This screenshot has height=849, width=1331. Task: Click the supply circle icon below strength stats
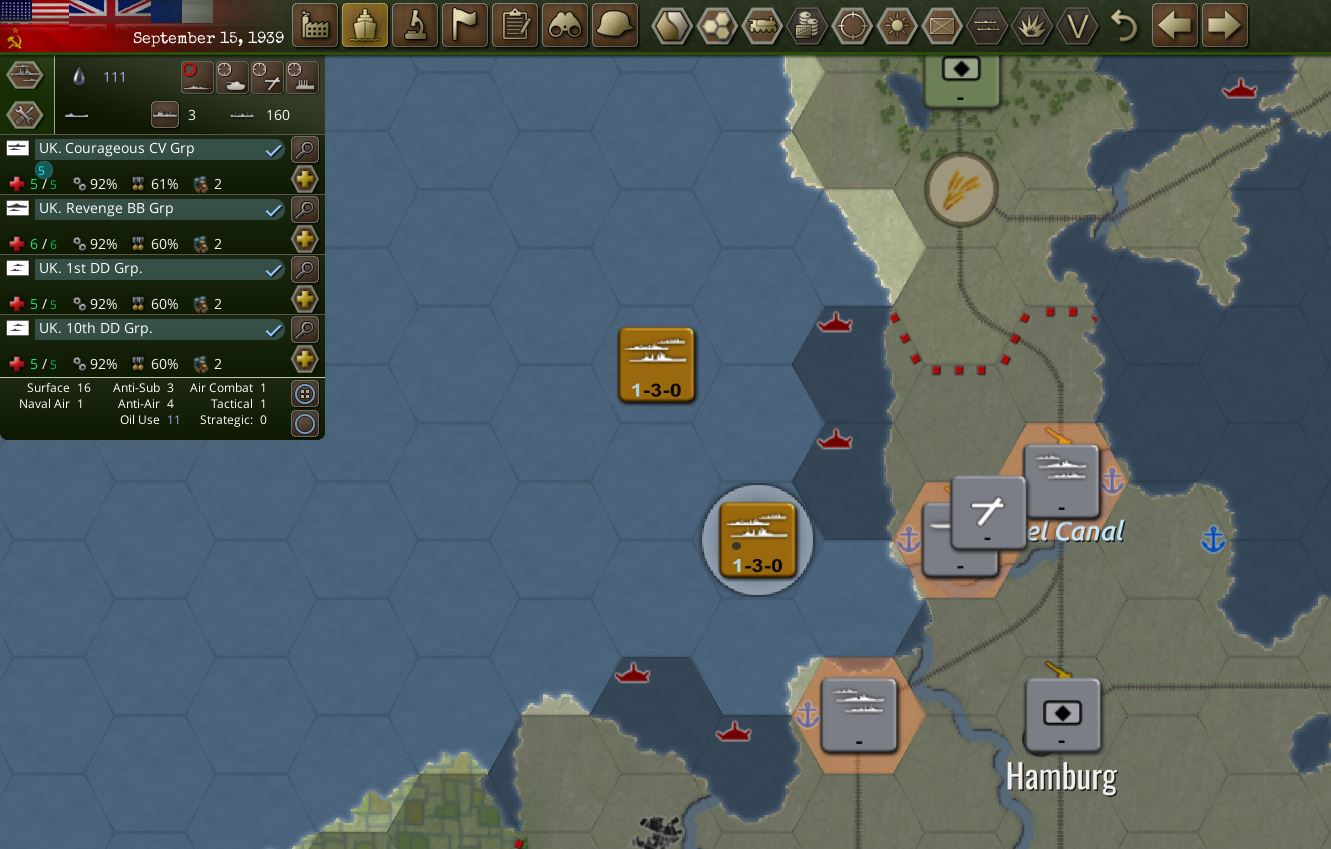tap(305, 423)
